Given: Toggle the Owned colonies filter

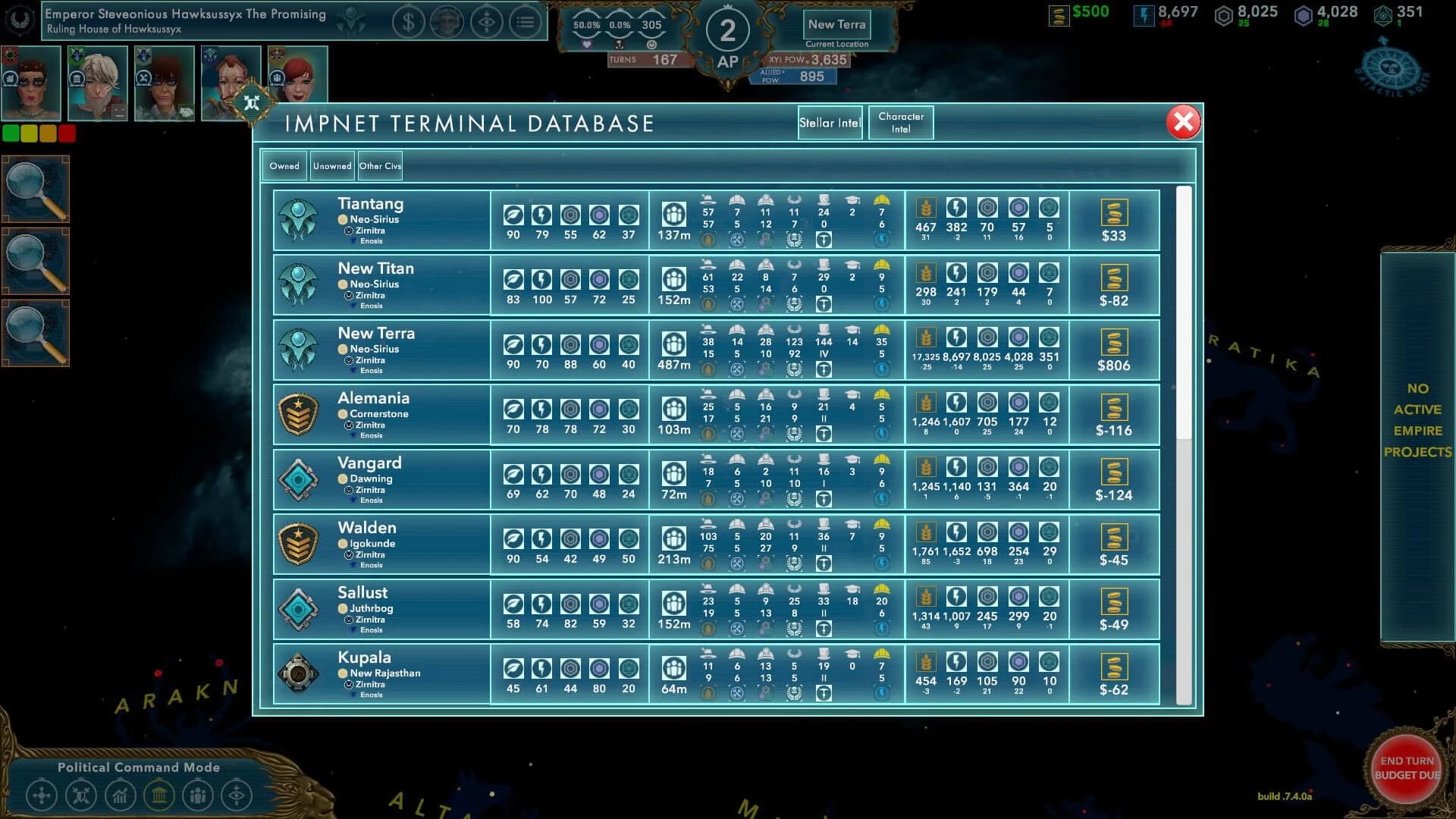Looking at the screenshot, I should click(284, 165).
